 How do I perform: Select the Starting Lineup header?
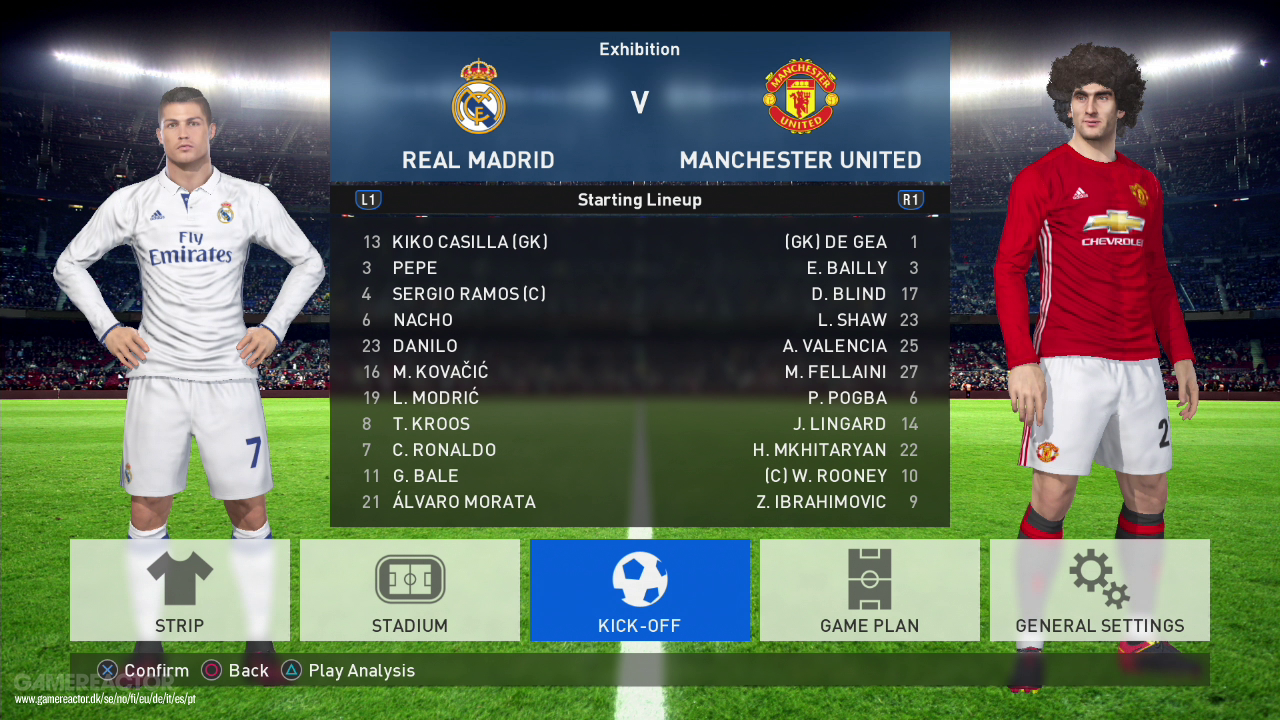pos(640,200)
